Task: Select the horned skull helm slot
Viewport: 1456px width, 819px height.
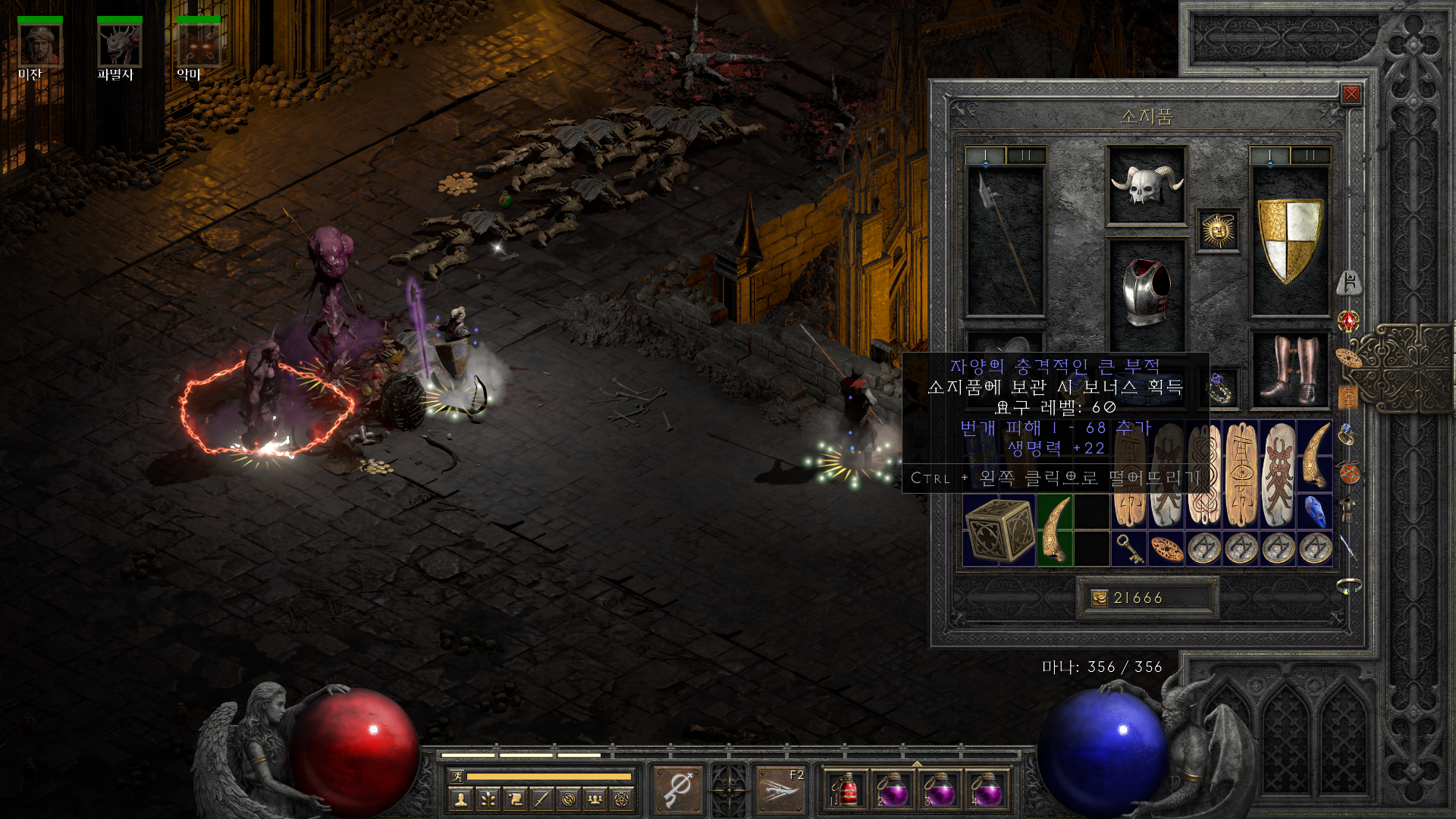Action: [x=1147, y=186]
